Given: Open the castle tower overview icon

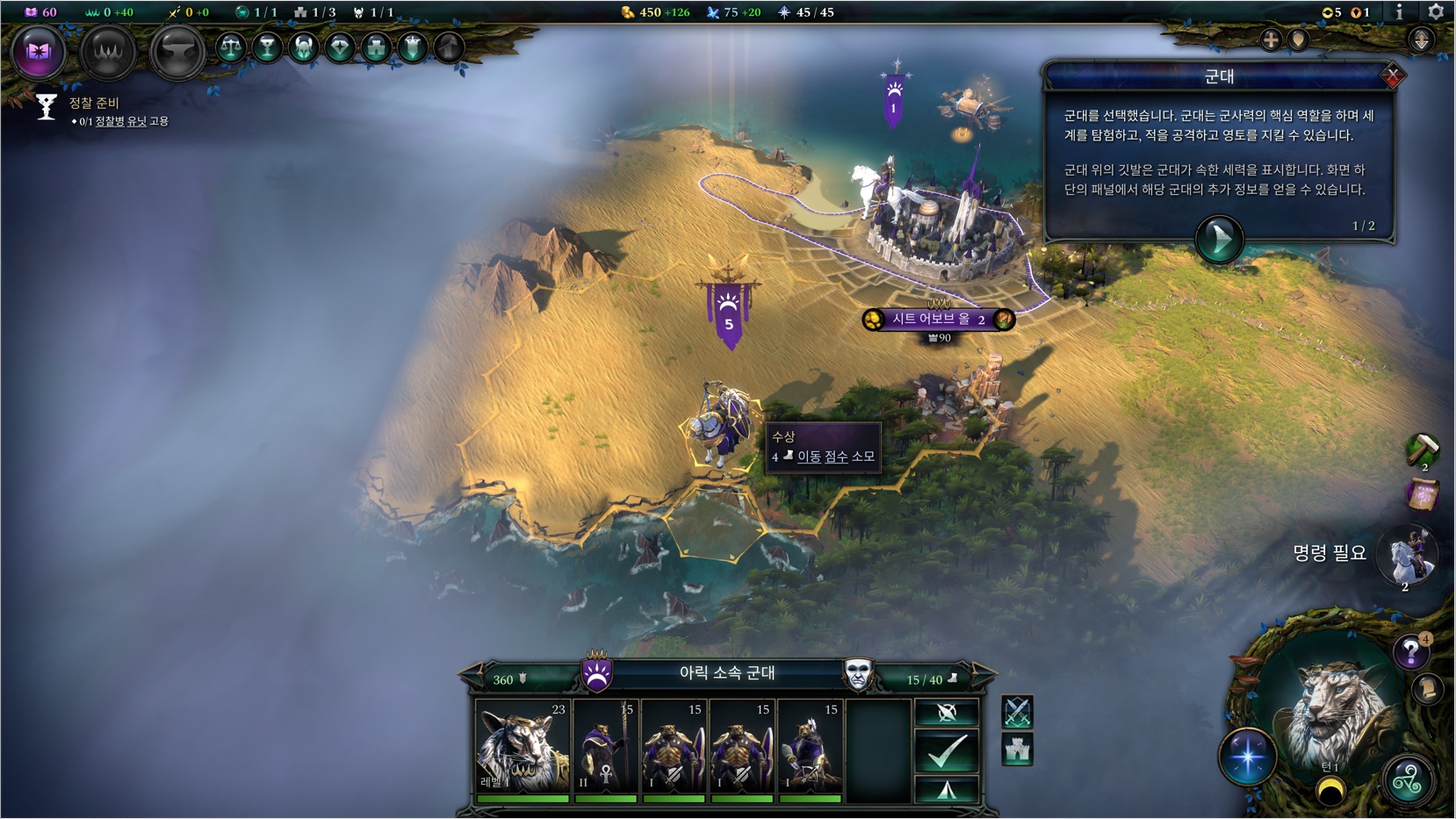Looking at the screenshot, I should 376,47.
